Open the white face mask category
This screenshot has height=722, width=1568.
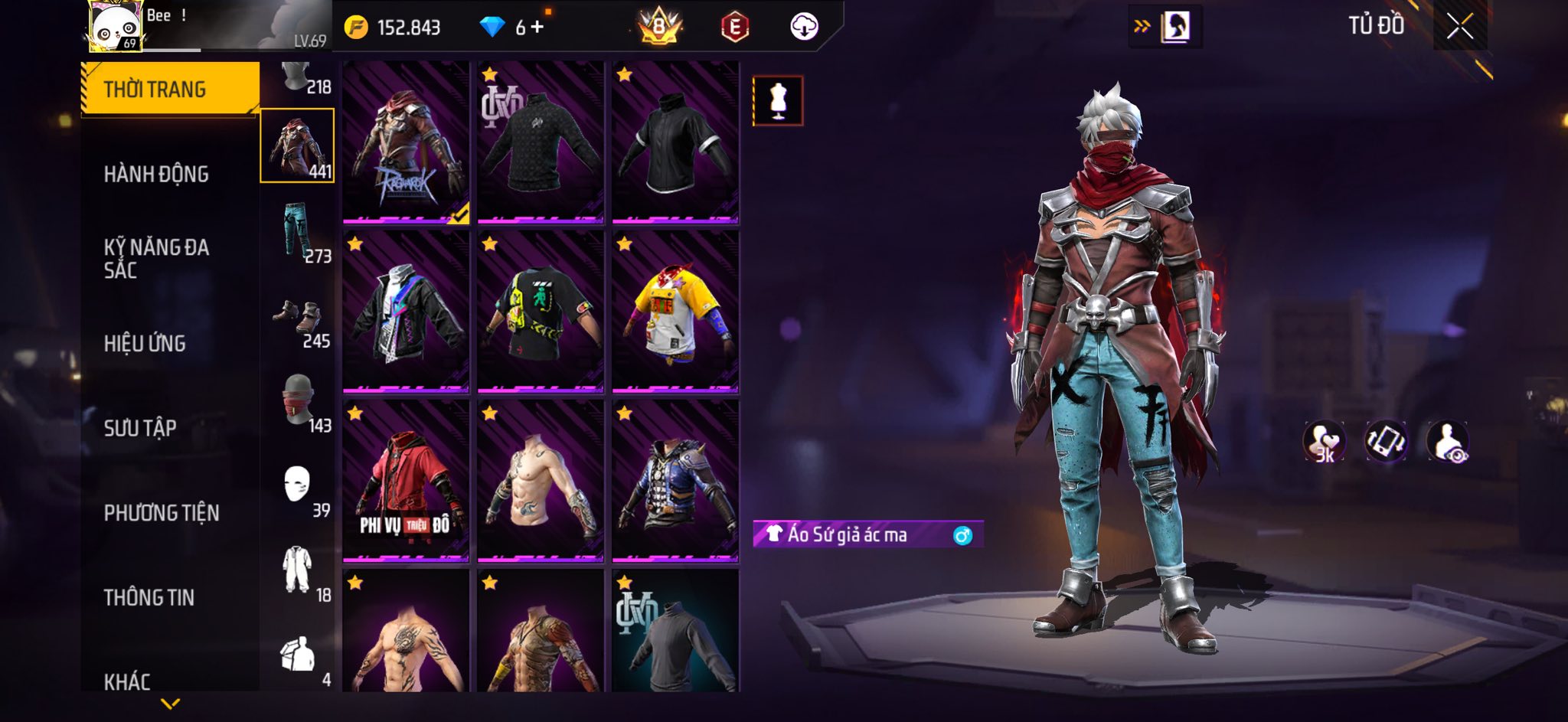click(298, 485)
